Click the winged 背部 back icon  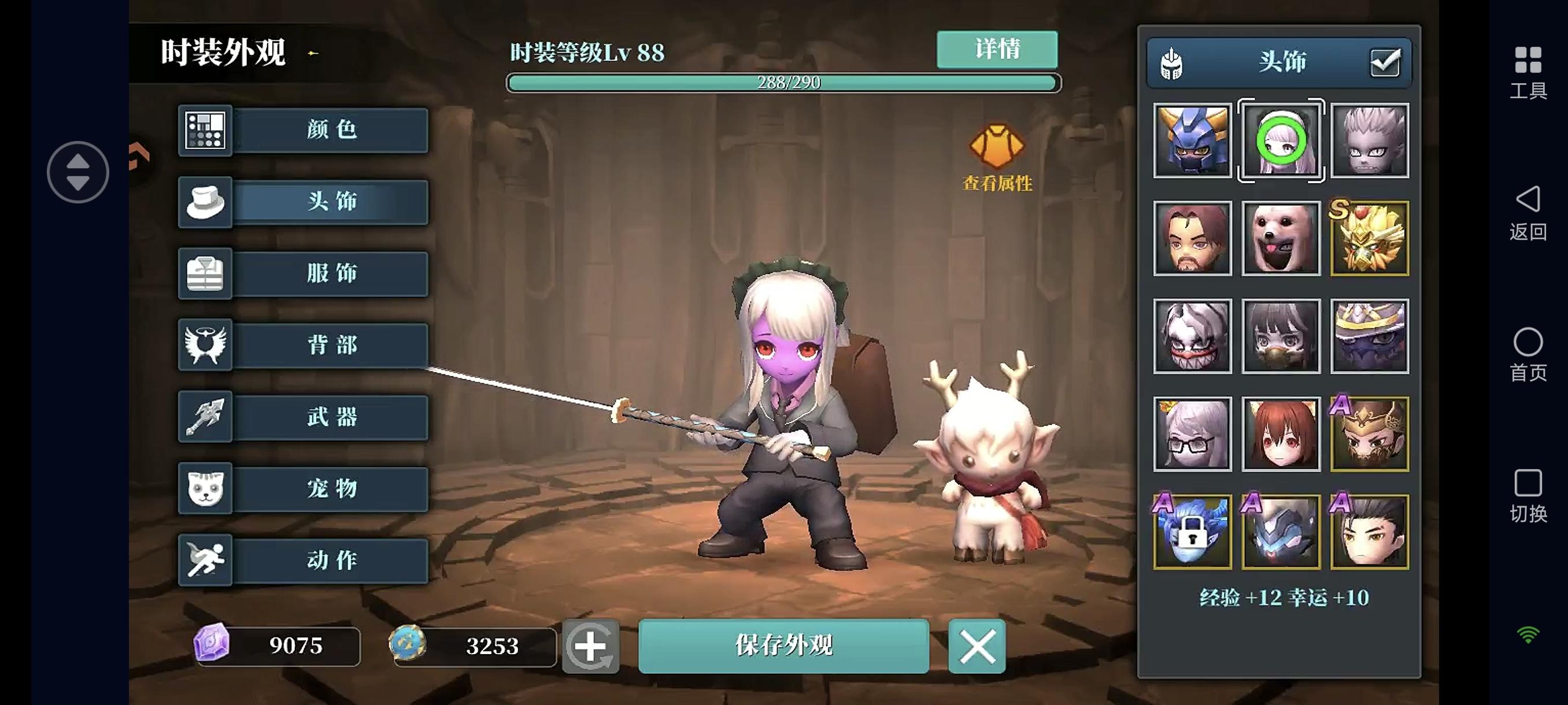point(205,345)
